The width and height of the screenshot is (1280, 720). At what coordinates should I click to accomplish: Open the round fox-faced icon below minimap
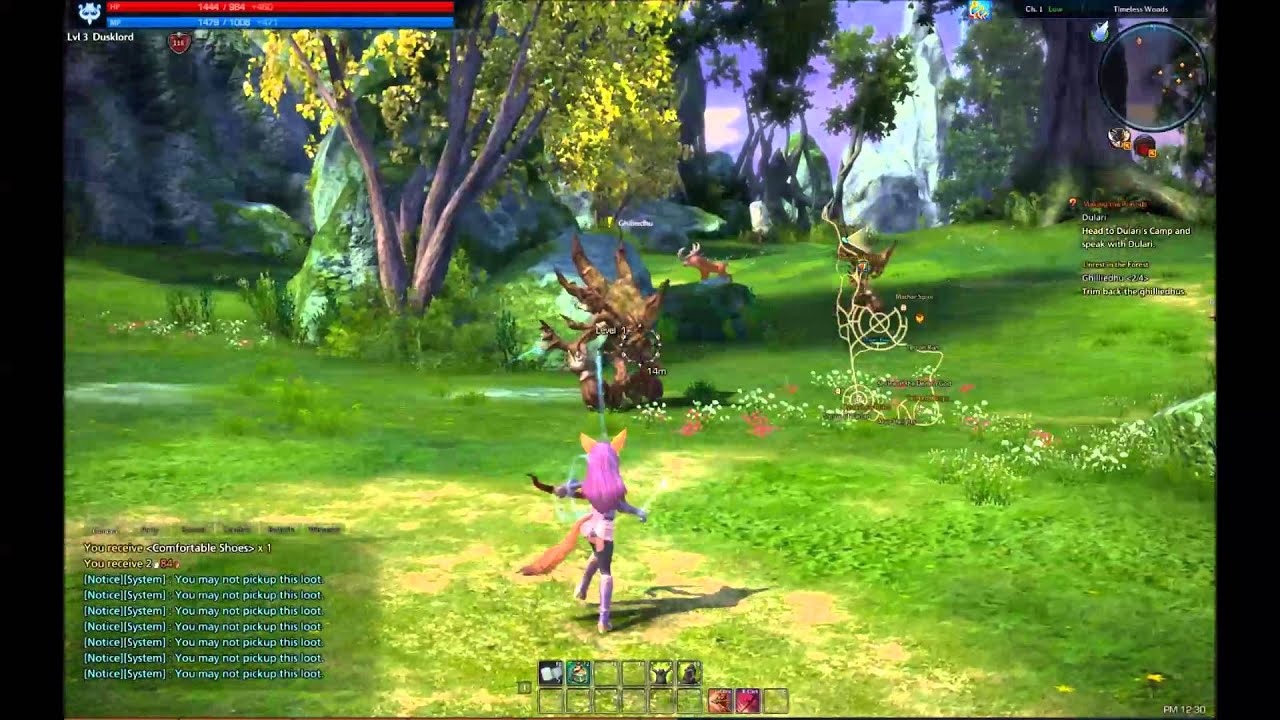coord(1120,137)
